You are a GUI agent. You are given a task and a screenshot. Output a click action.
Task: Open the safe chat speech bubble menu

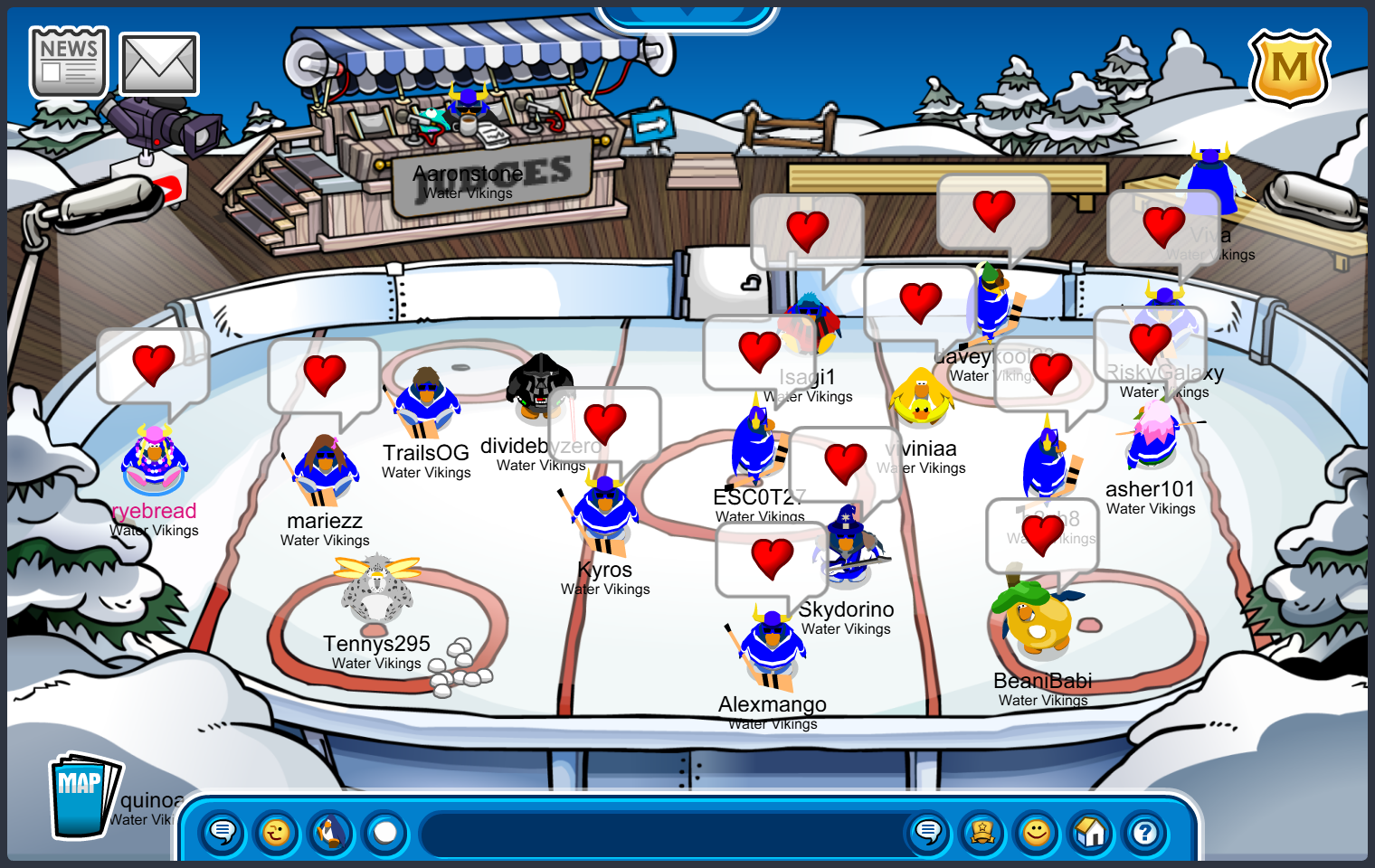click(x=223, y=832)
